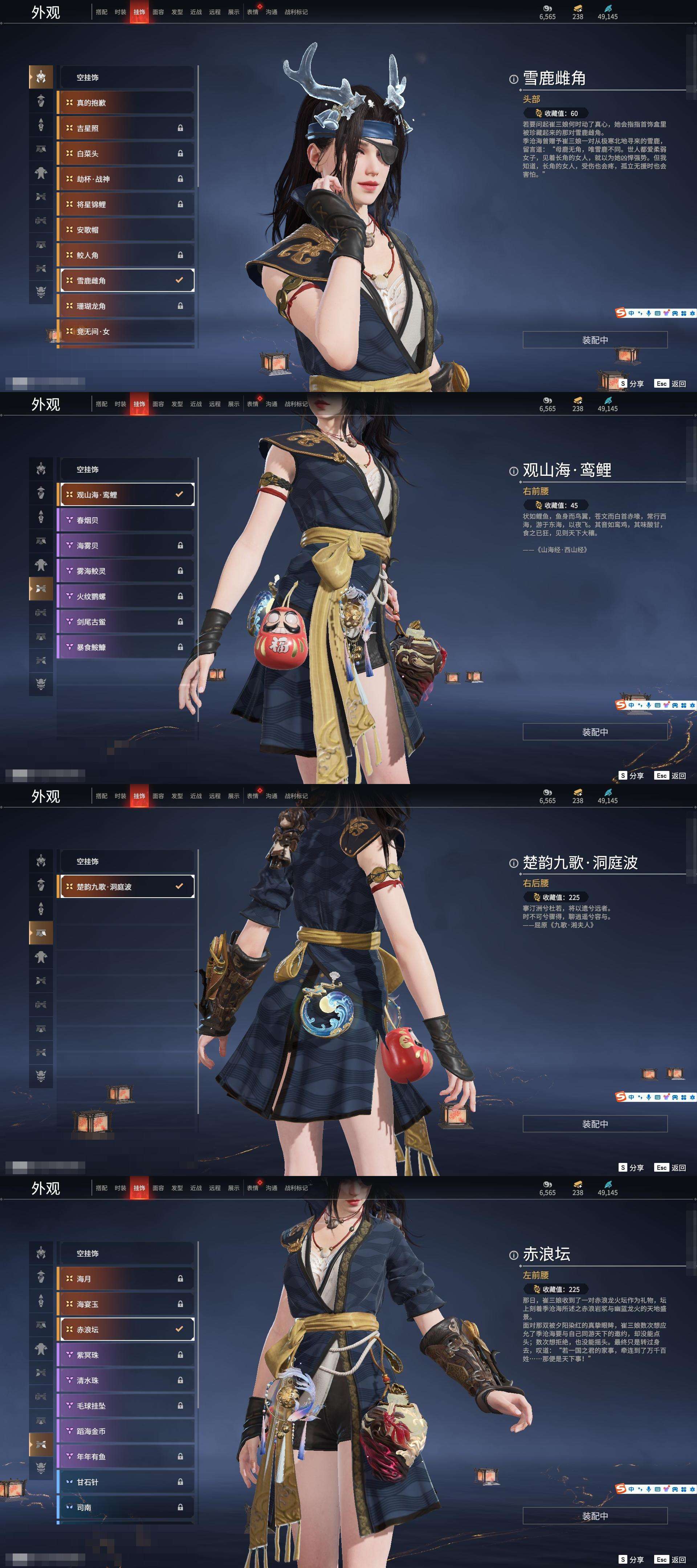Pick the 蹈海金币 pendant entry

(x=125, y=1431)
